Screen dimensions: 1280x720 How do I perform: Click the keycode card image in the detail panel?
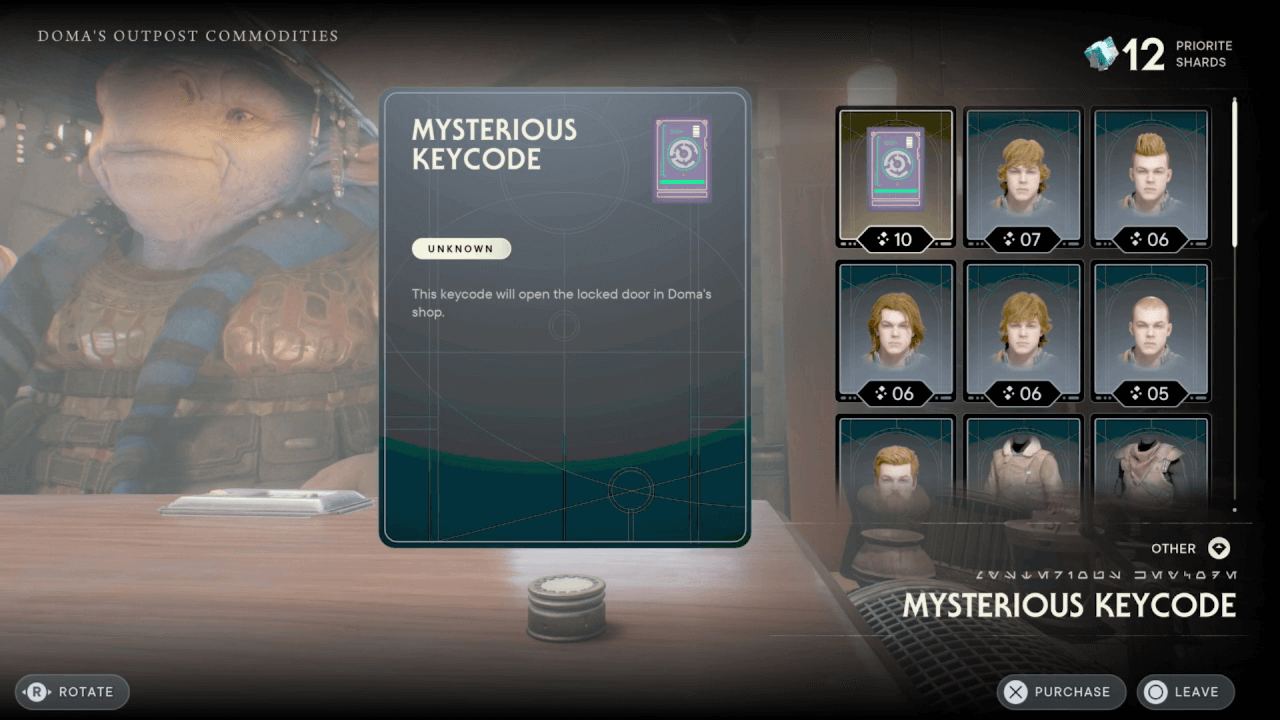click(x=681, y=160)
